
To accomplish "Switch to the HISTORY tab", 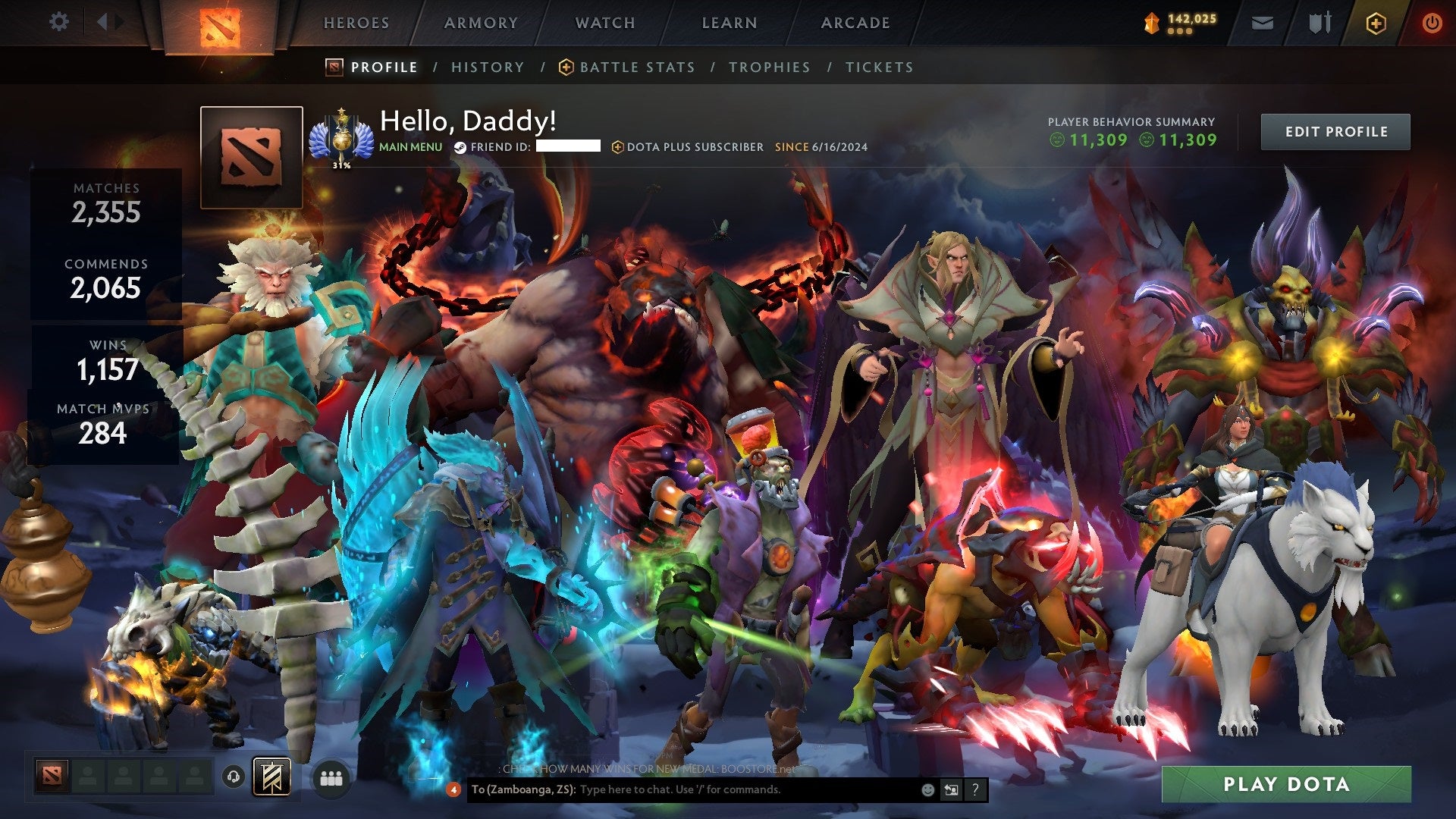I will coord(488,67).
